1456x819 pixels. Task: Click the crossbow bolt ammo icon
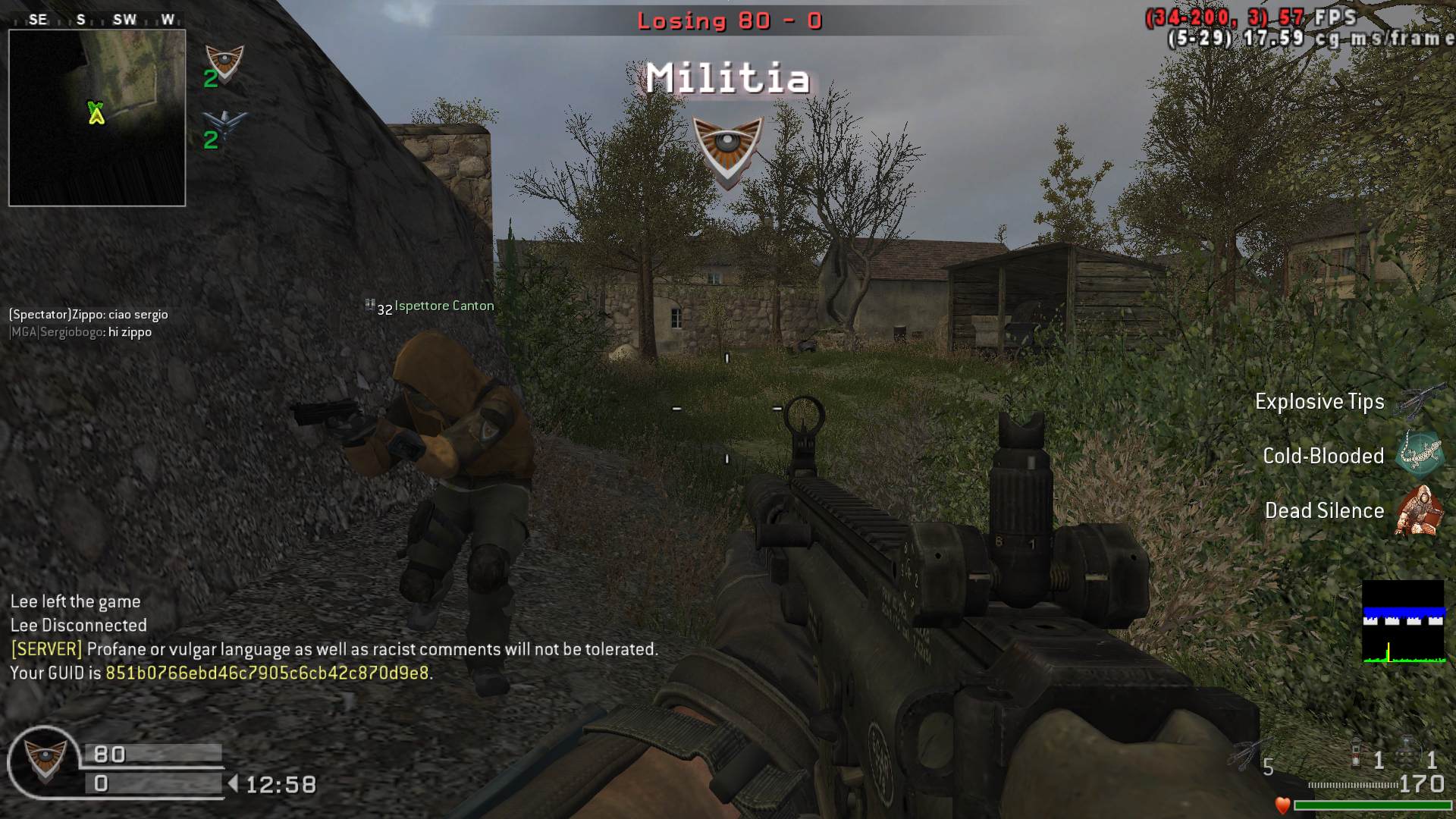[1247, 755]
